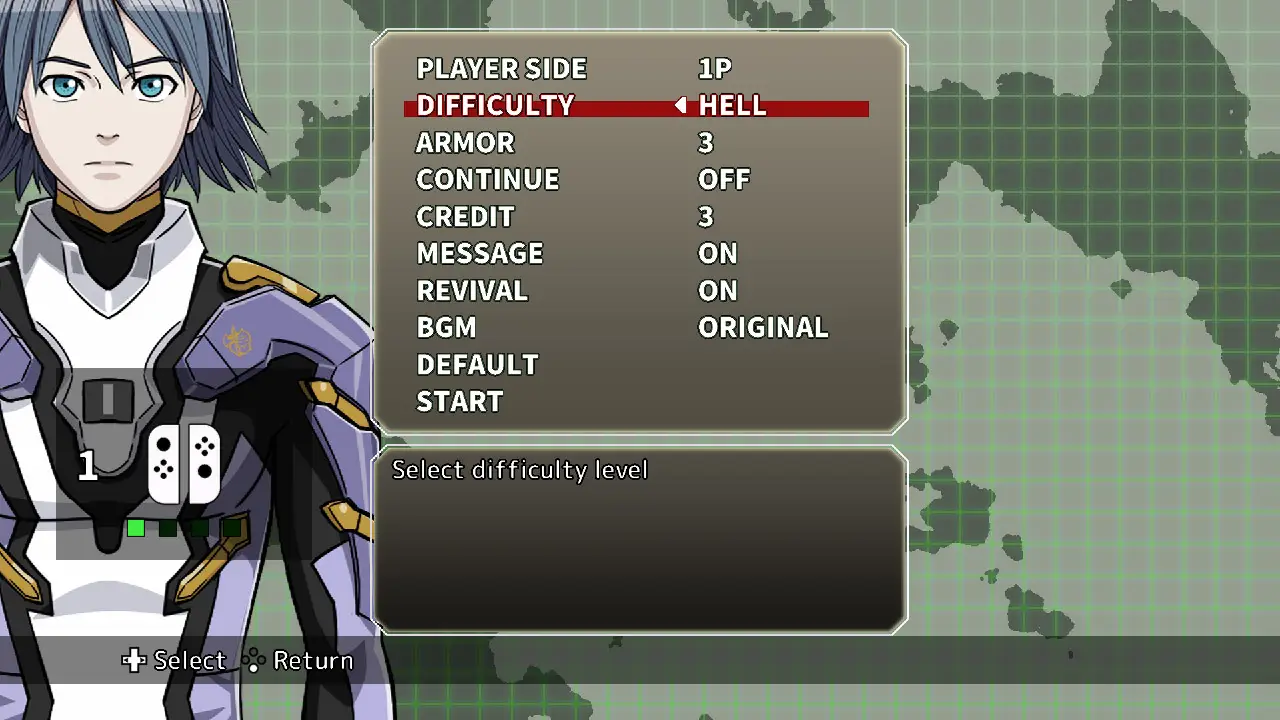The width and height of the screenshot is (1280, 720).
Task: Select the PLAYER SIDE menu row
Action: click(x=501, y=68)
